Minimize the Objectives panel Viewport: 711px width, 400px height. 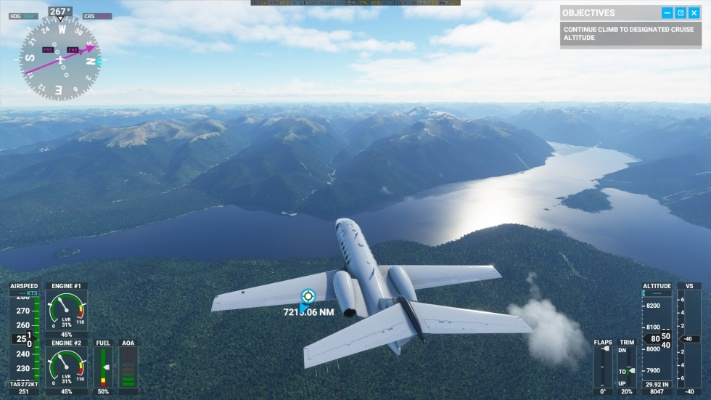tap(667, 13)
